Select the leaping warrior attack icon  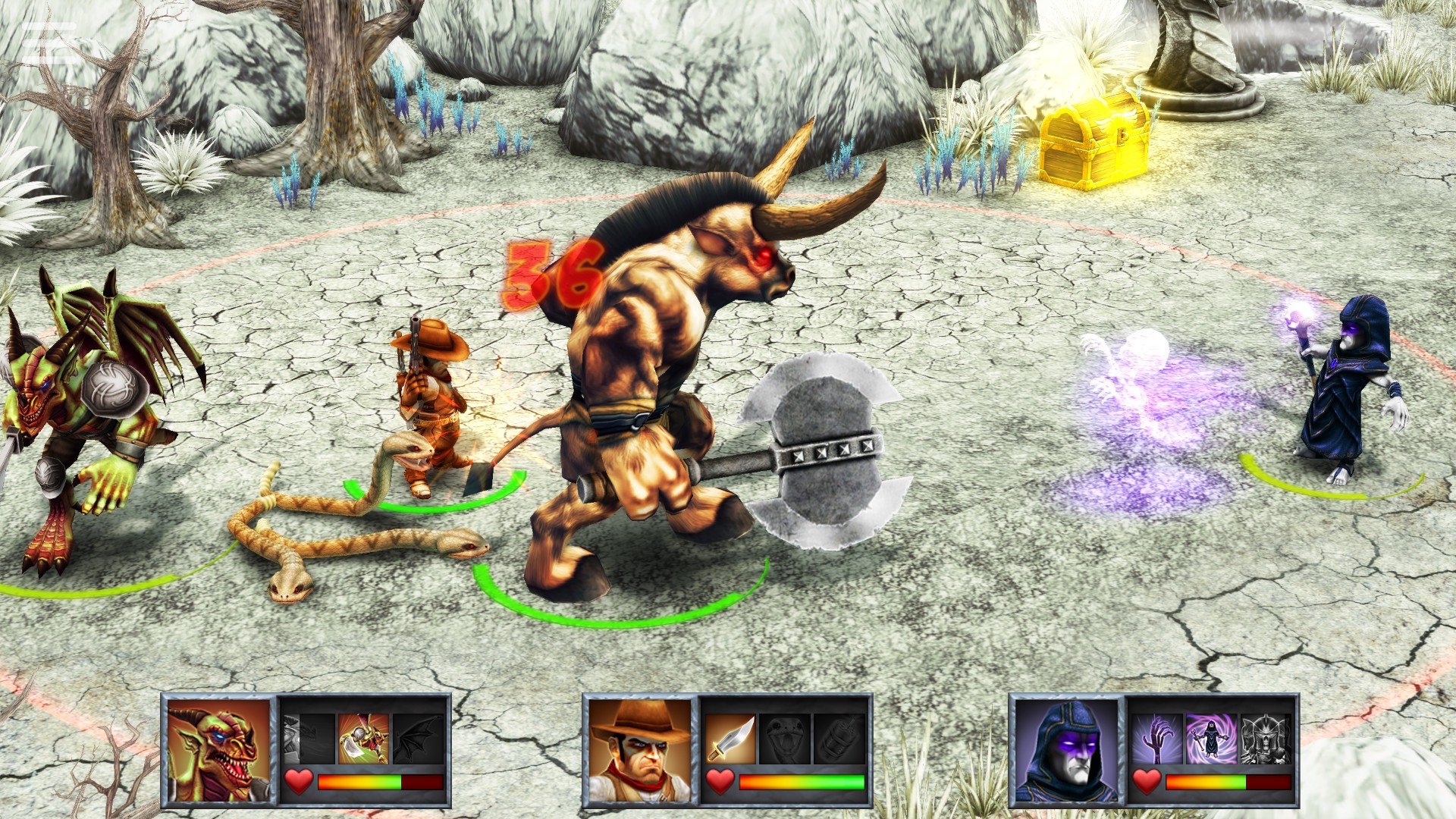point(362,739)
